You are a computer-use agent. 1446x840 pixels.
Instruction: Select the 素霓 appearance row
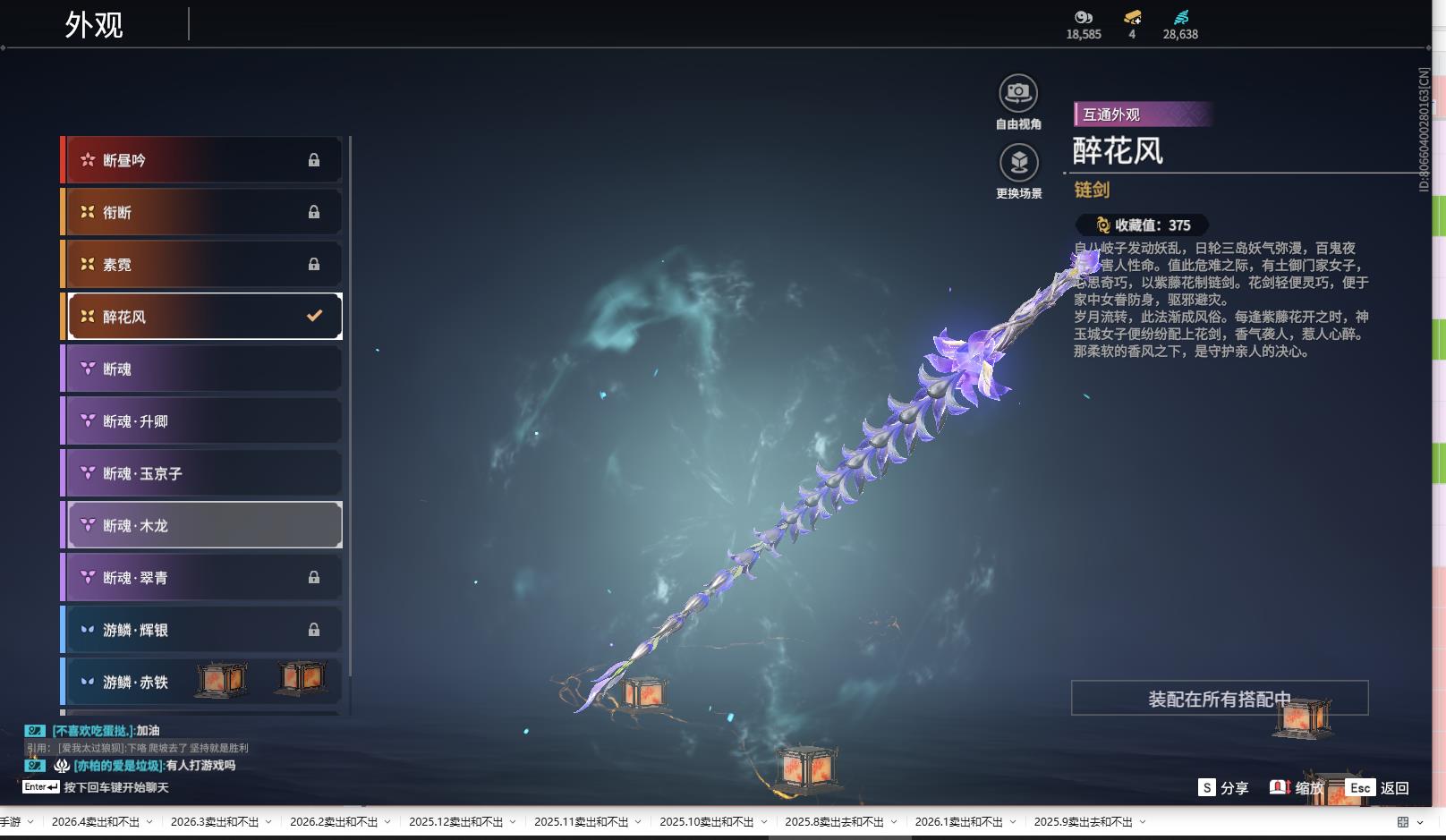point(204,264)
